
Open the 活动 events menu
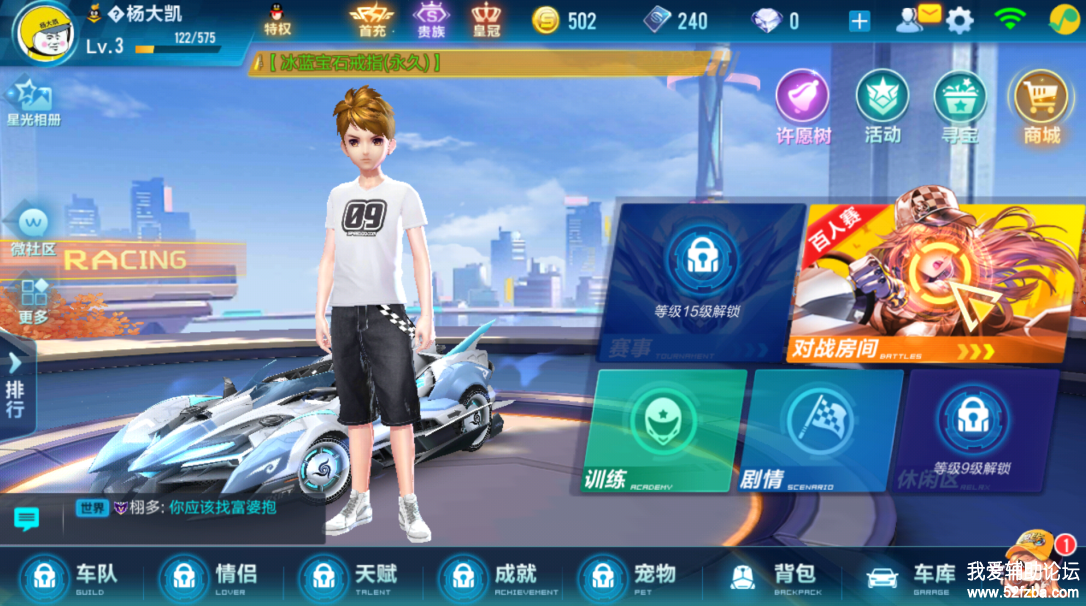882,105
